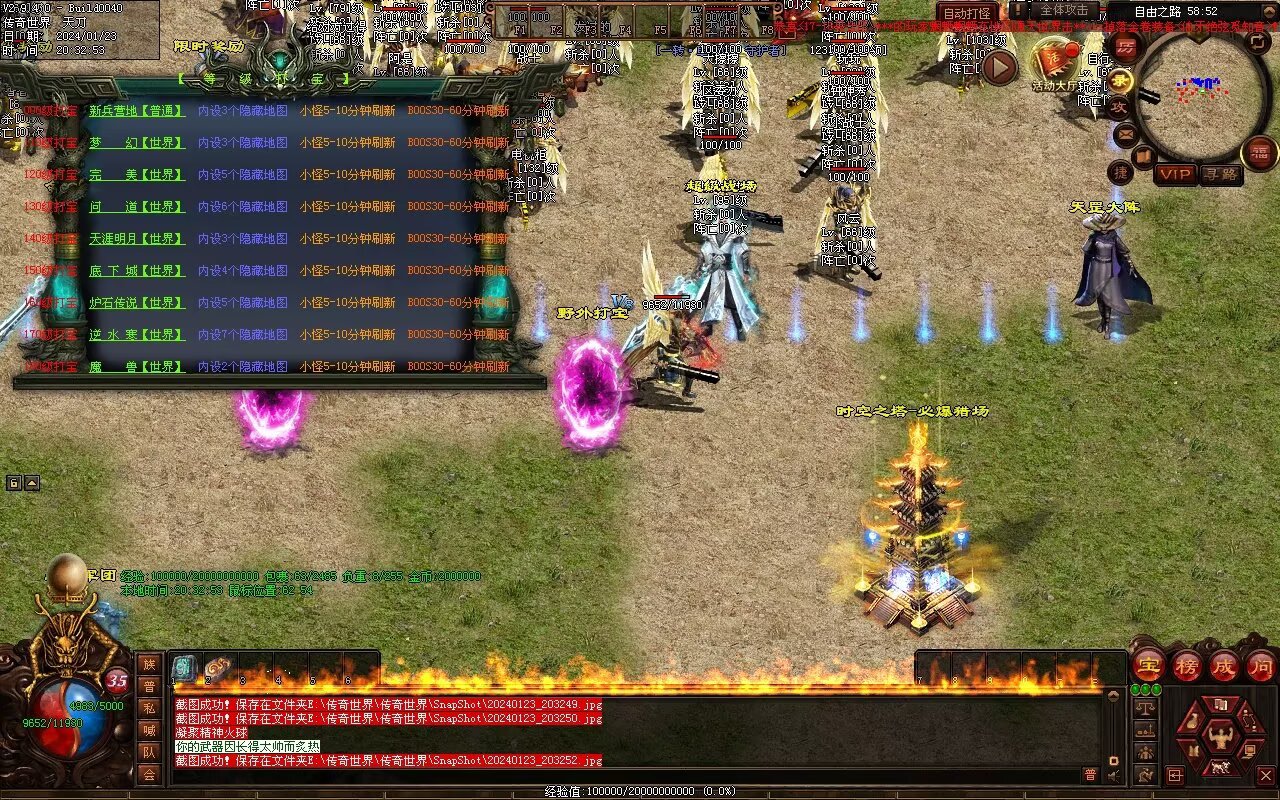The width and height of the screenshot is (1280, 800).
Task: Choose 天涯明月【世界】 treasure map
Action: pos(137,239)
